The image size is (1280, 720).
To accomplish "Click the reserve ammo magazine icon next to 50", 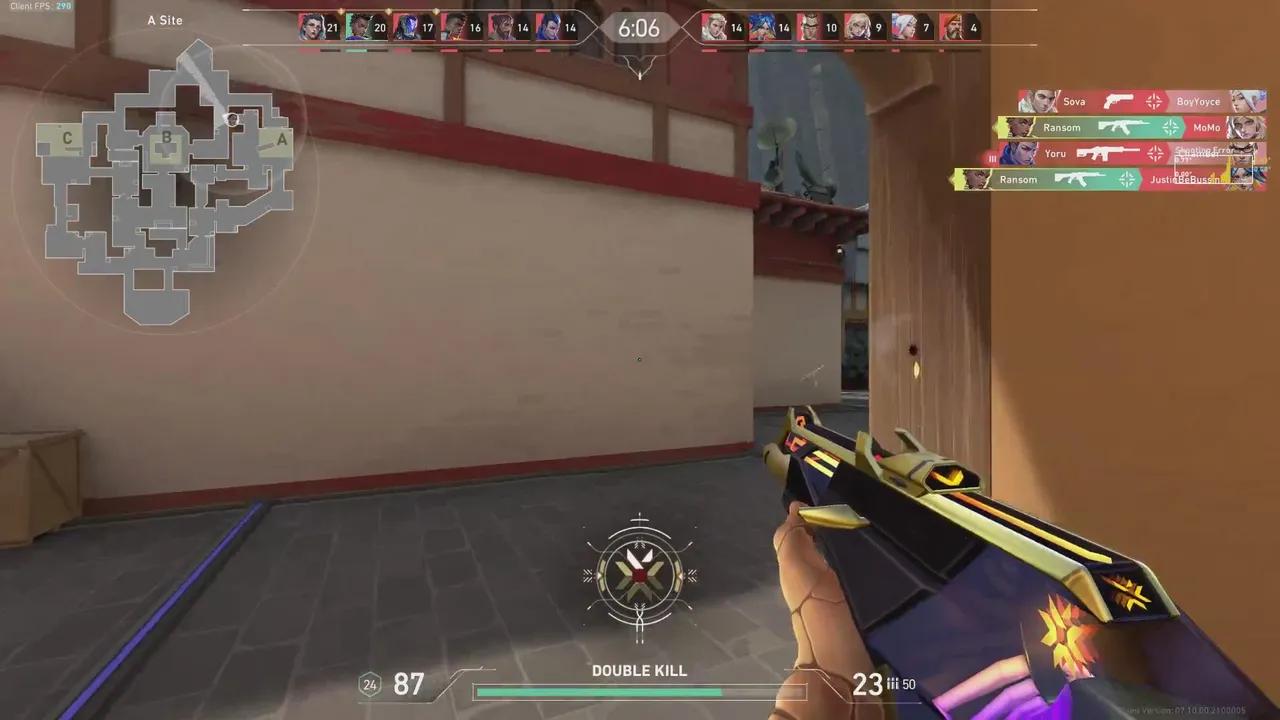I will 891,685.
